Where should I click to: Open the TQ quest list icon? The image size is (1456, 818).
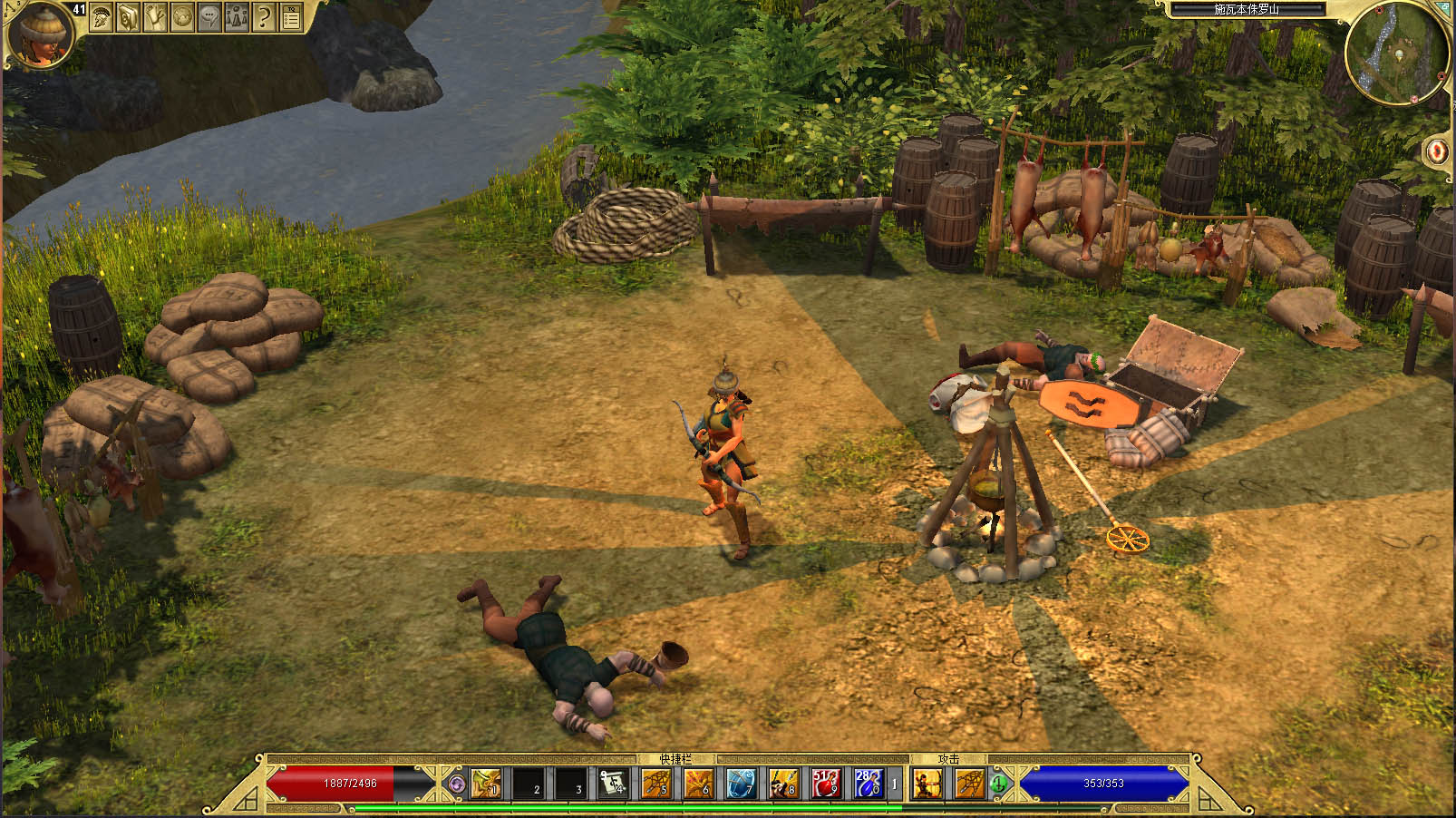click(292, 16)
